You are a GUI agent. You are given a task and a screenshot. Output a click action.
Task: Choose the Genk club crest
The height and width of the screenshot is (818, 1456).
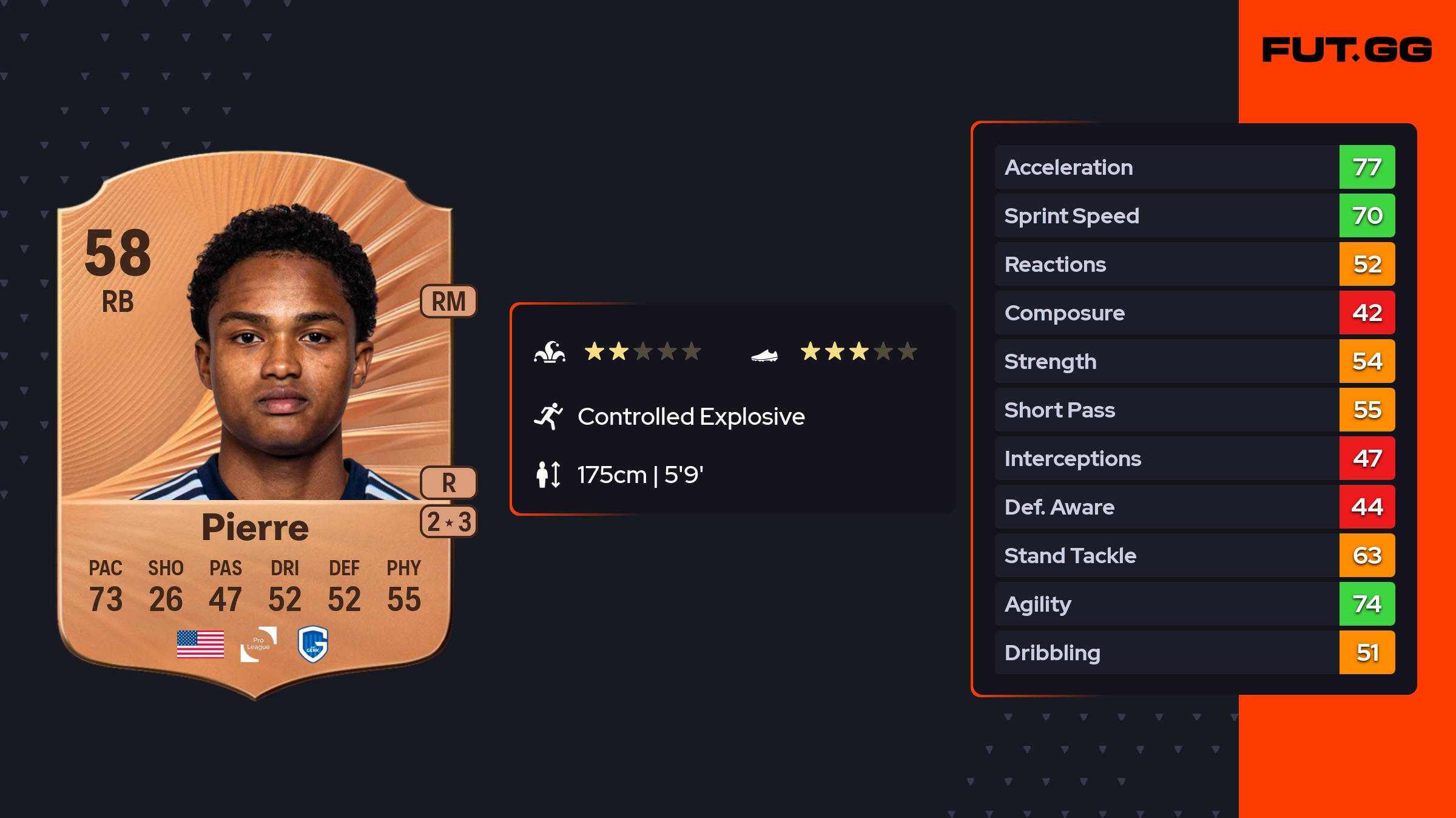click(x=313, y=644)
